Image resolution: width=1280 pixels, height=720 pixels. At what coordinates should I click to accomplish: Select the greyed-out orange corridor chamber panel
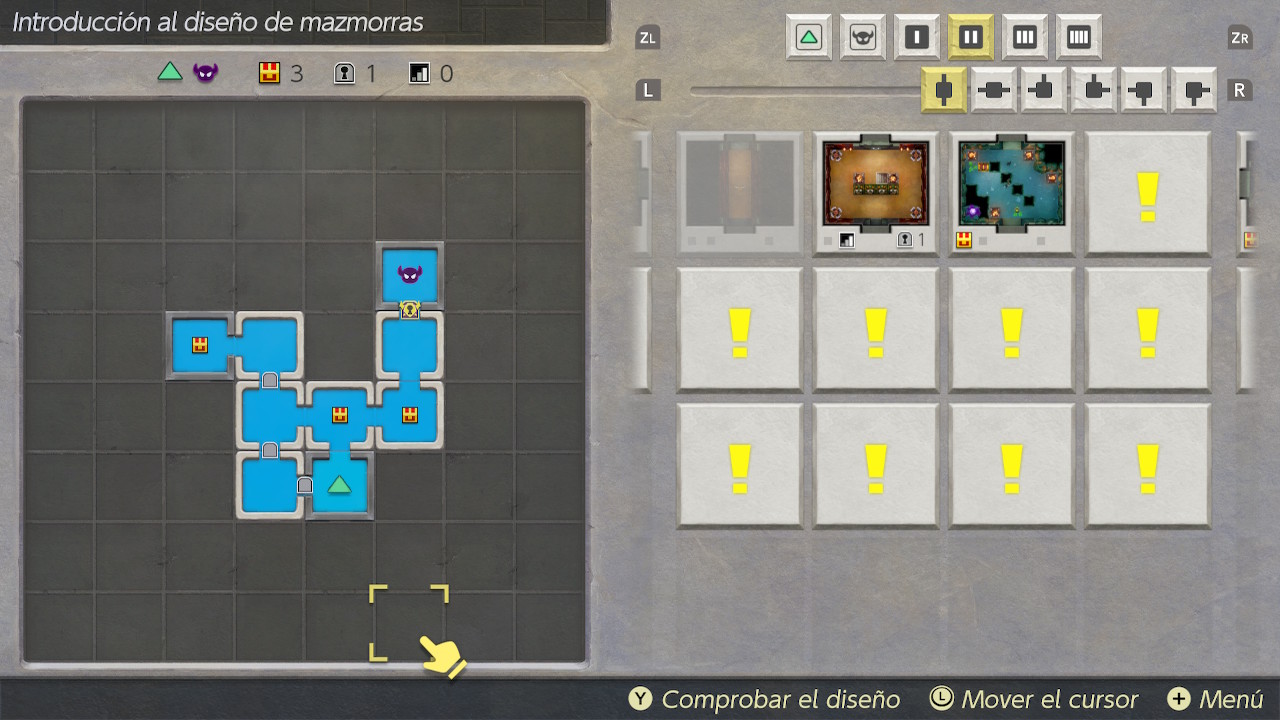tap(740, 192)
